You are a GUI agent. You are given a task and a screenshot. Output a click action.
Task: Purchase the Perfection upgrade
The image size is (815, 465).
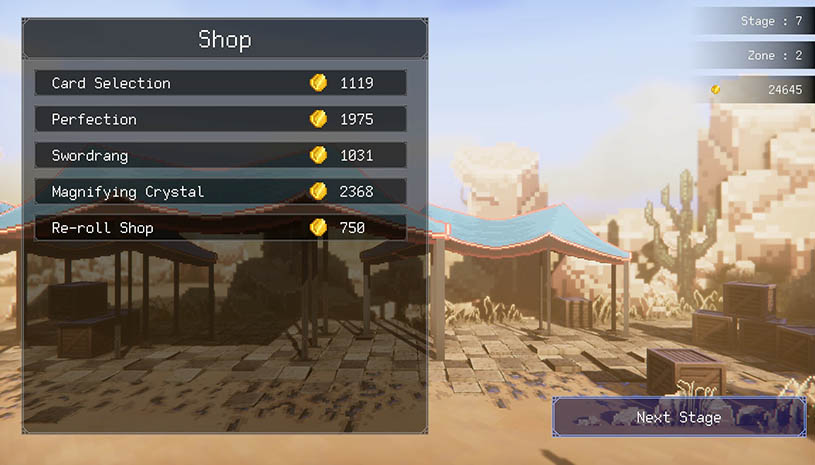point(220,119)
